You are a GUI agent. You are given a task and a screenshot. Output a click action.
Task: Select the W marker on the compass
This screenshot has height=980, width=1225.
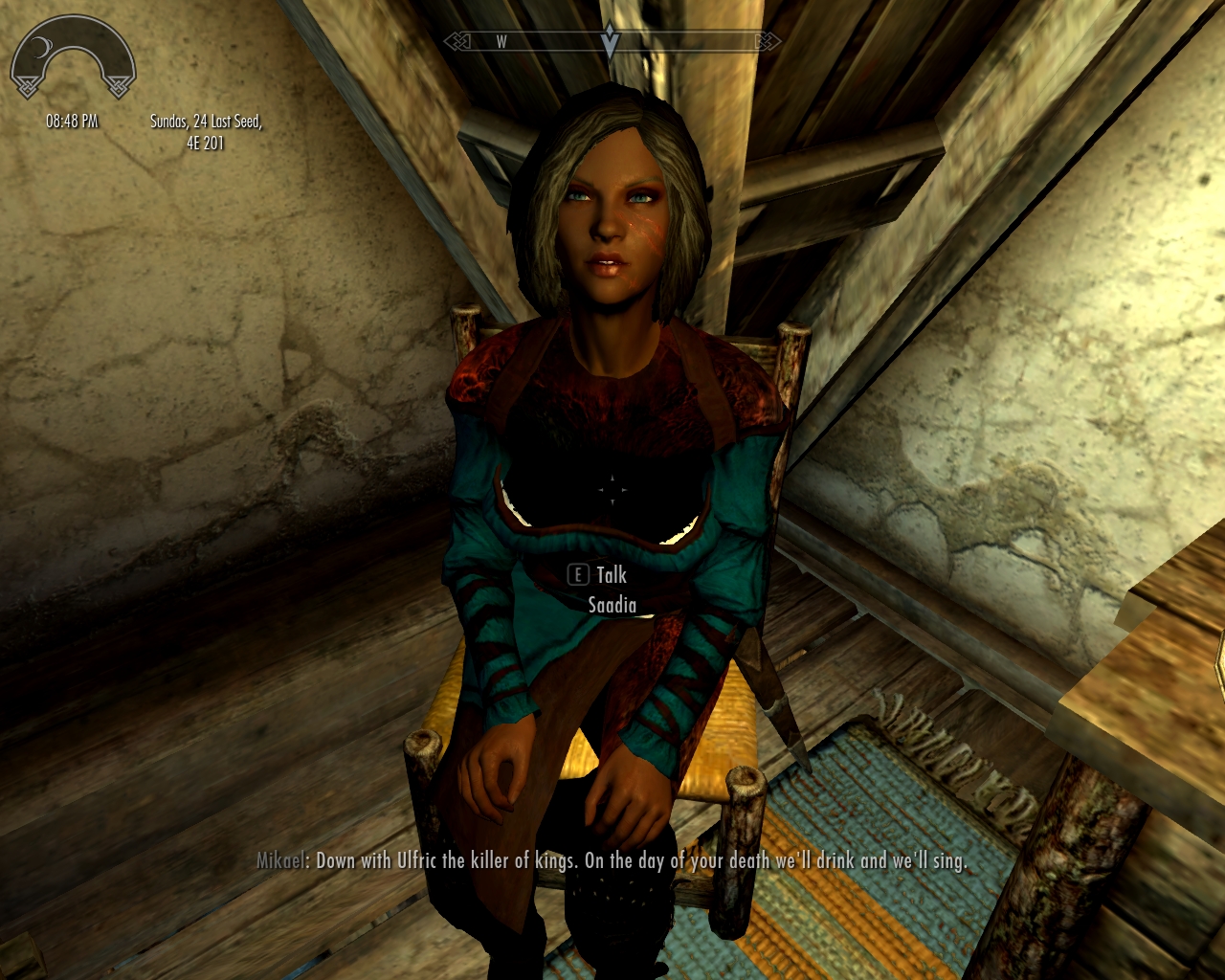(x=501, y=40)
